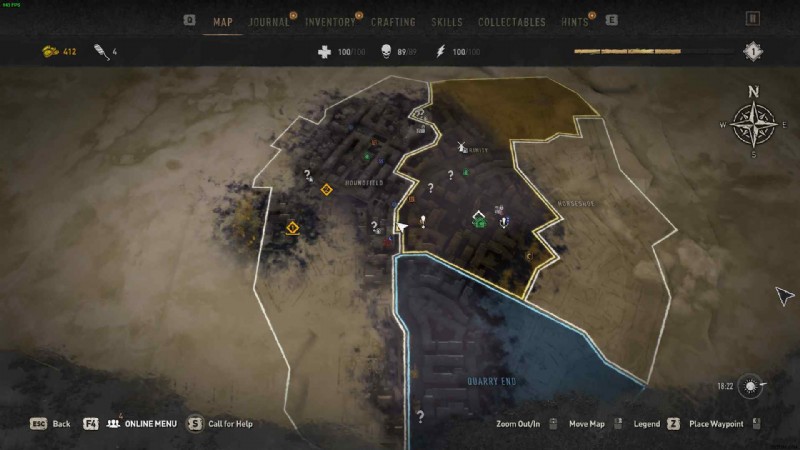This screenshot has width=800, height=450.
Task: Open the Collectables tab
Action: click(x=511, y=21)
